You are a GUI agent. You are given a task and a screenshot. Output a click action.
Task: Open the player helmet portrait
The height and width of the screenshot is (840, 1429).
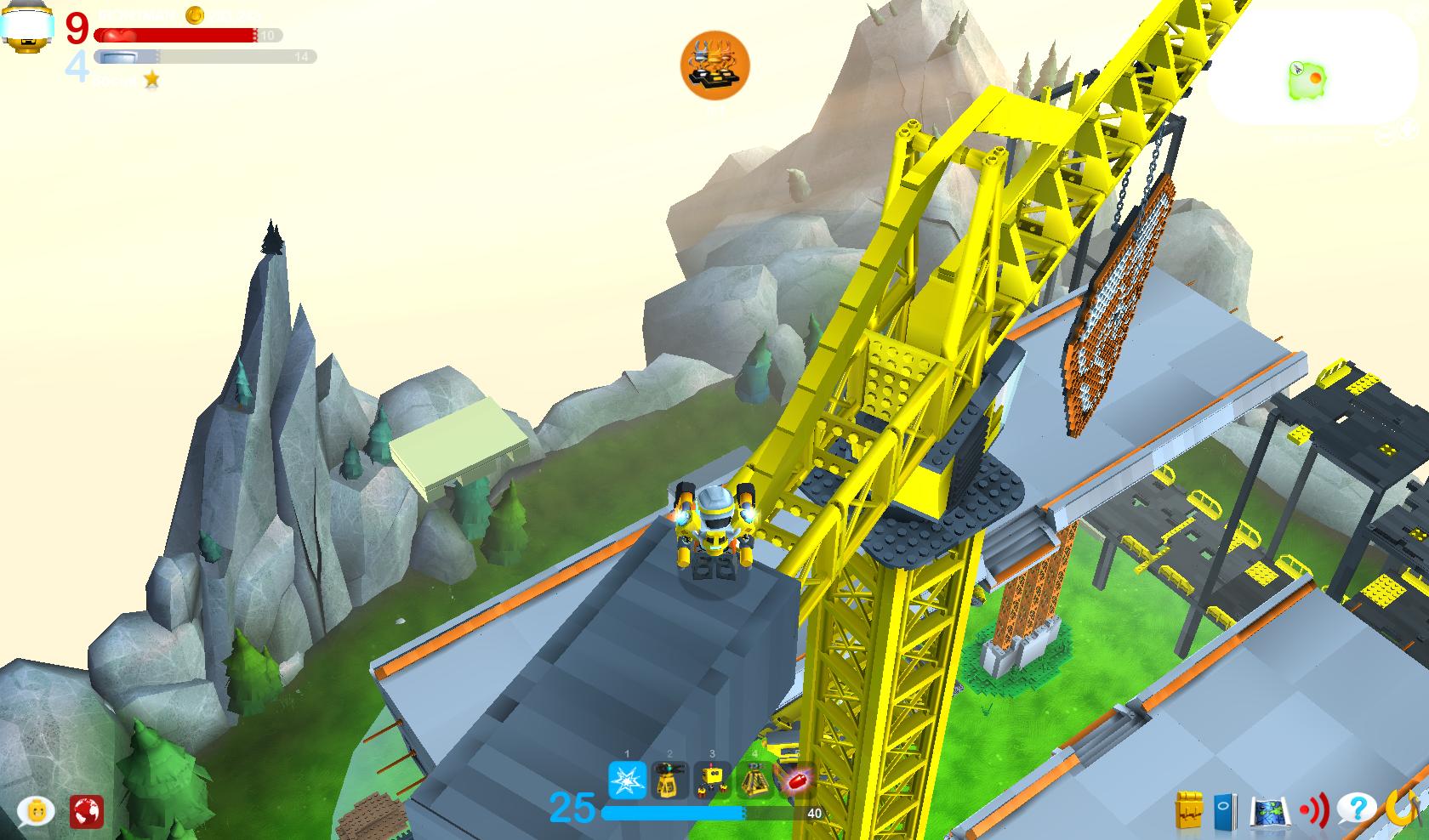27,27
